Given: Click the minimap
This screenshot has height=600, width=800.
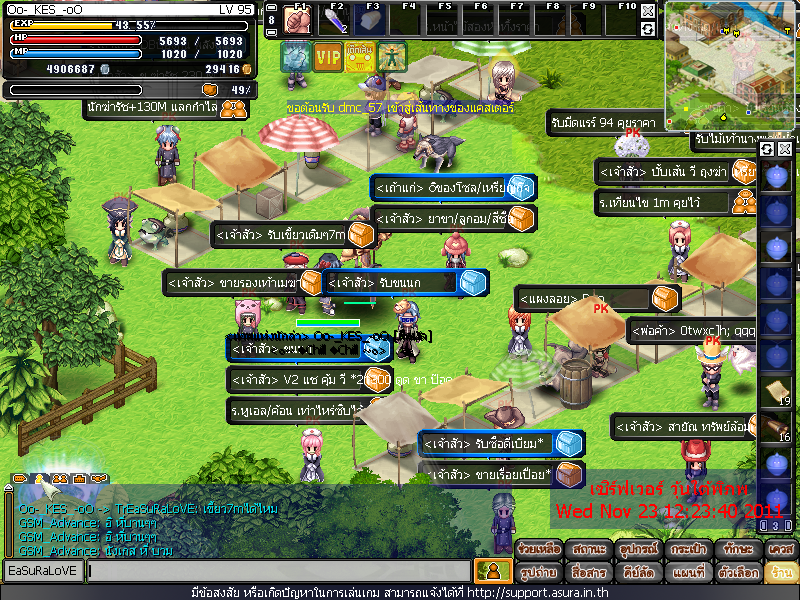Looking at the screenshot, I should 730,63.
